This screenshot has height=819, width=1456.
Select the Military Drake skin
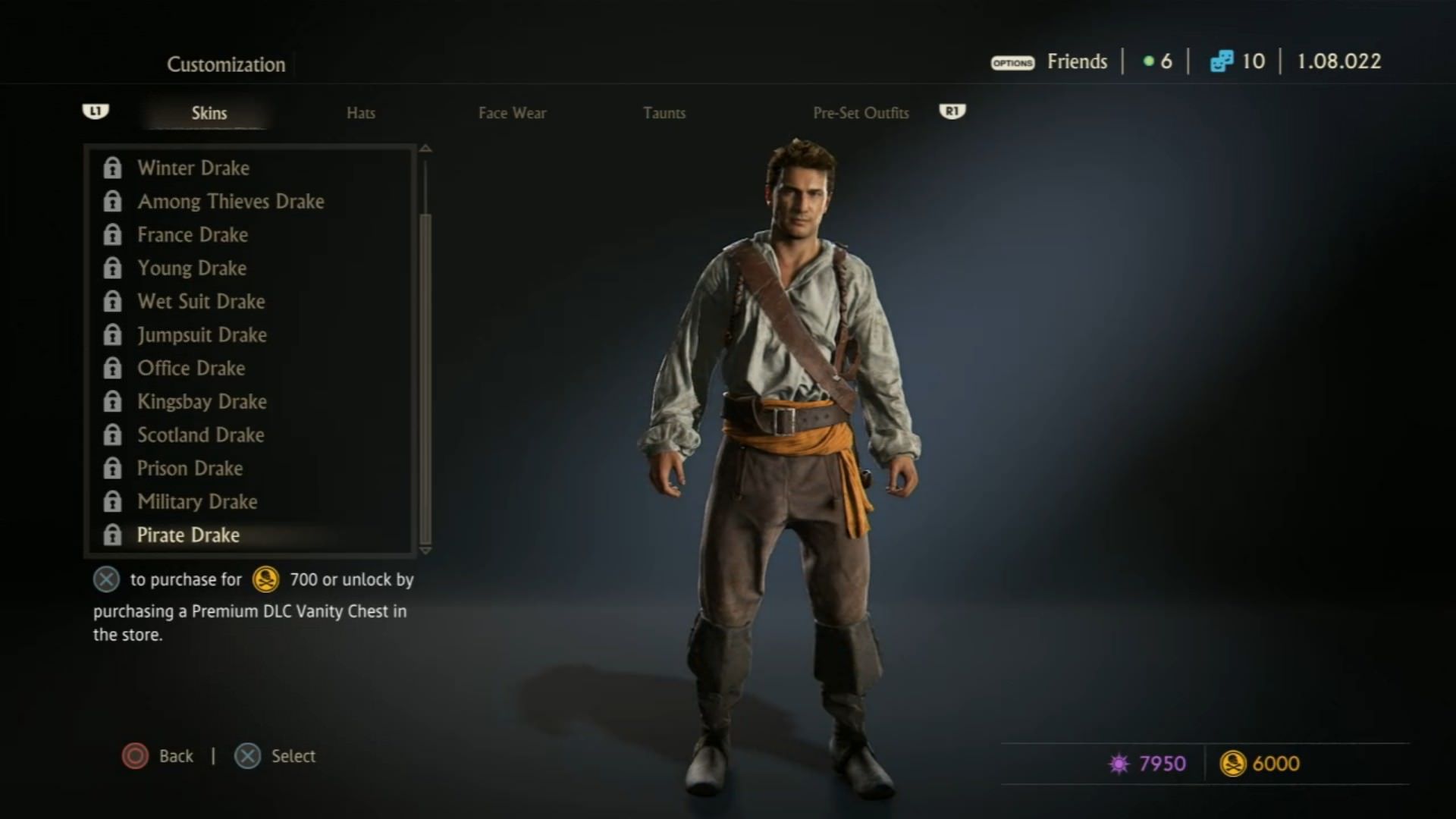coord(197,501)
